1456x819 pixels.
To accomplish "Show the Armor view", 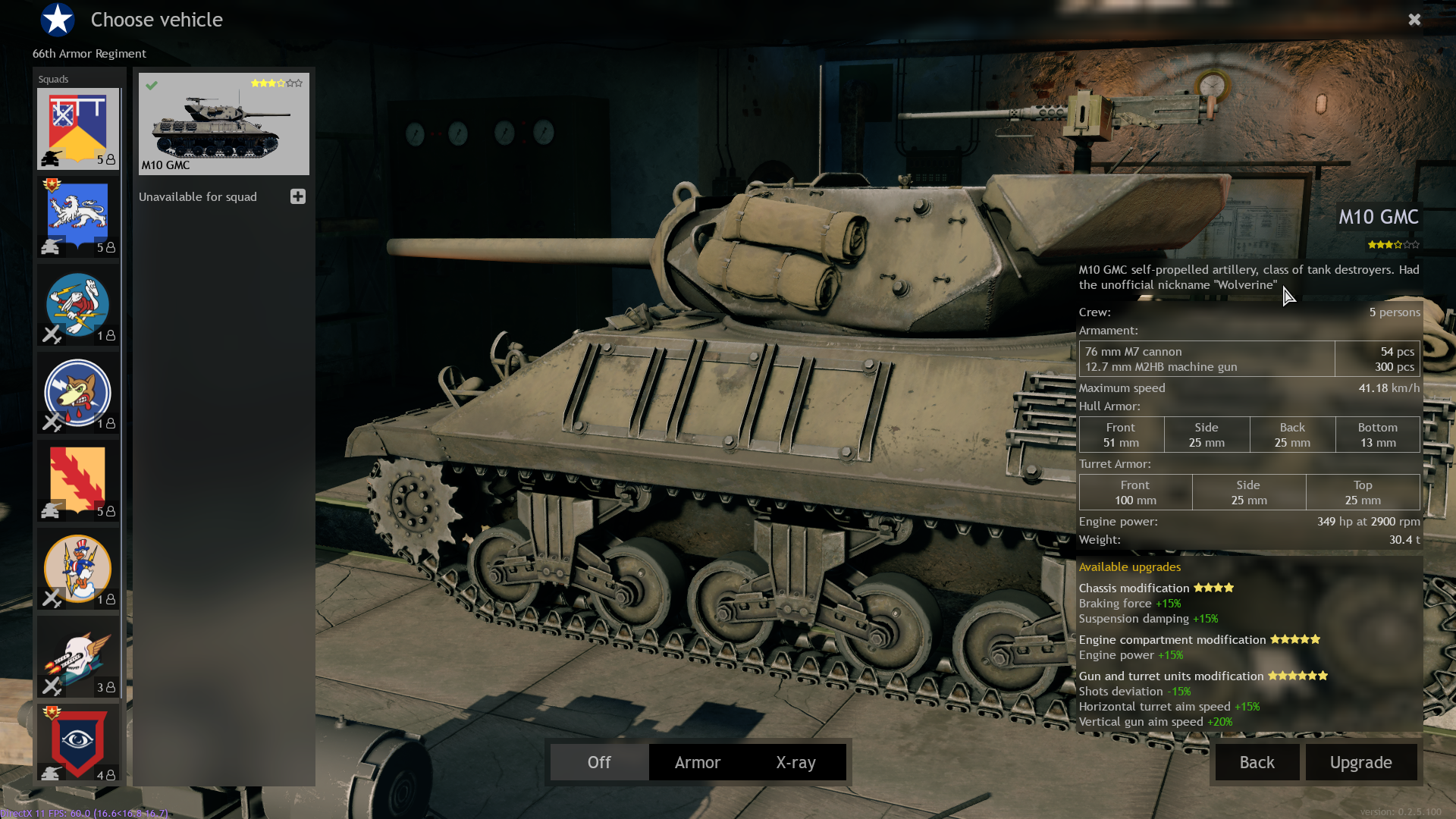I will tap(698, 762).
